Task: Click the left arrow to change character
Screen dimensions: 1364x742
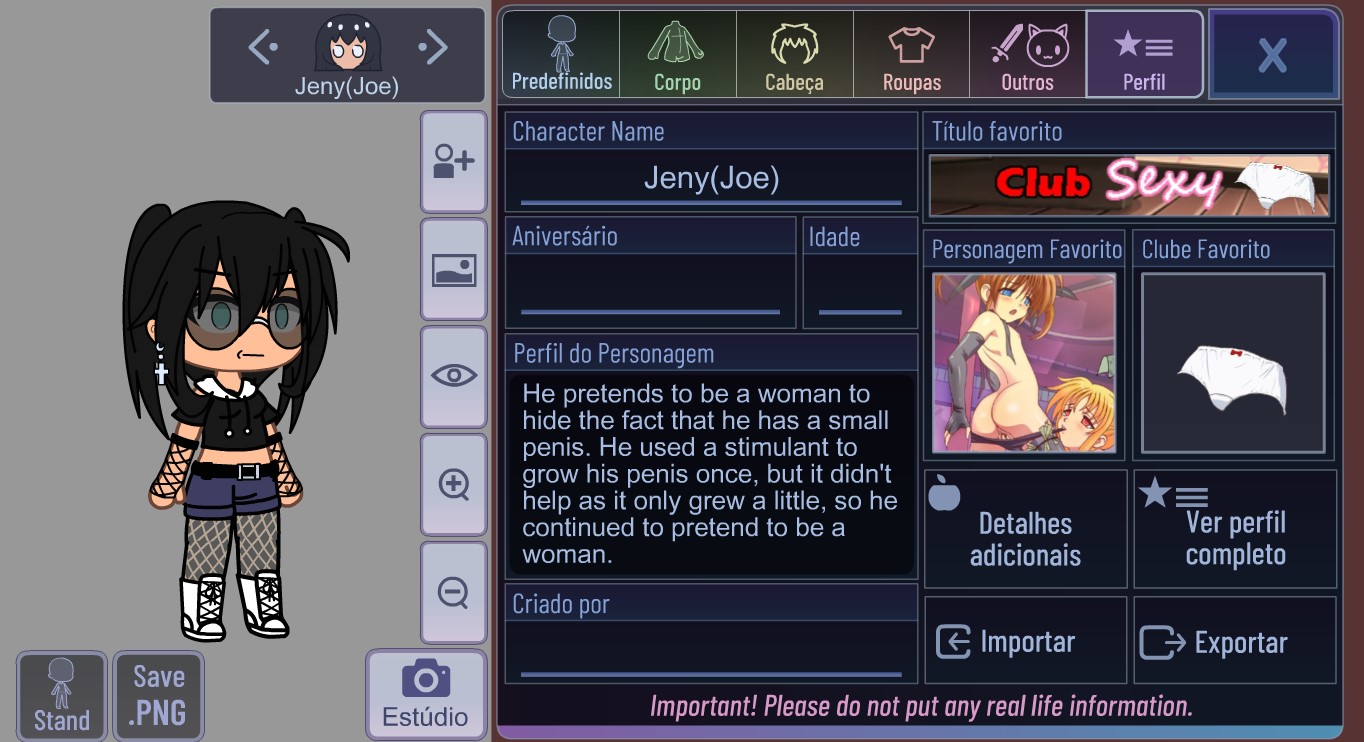Action: (262, 46)
